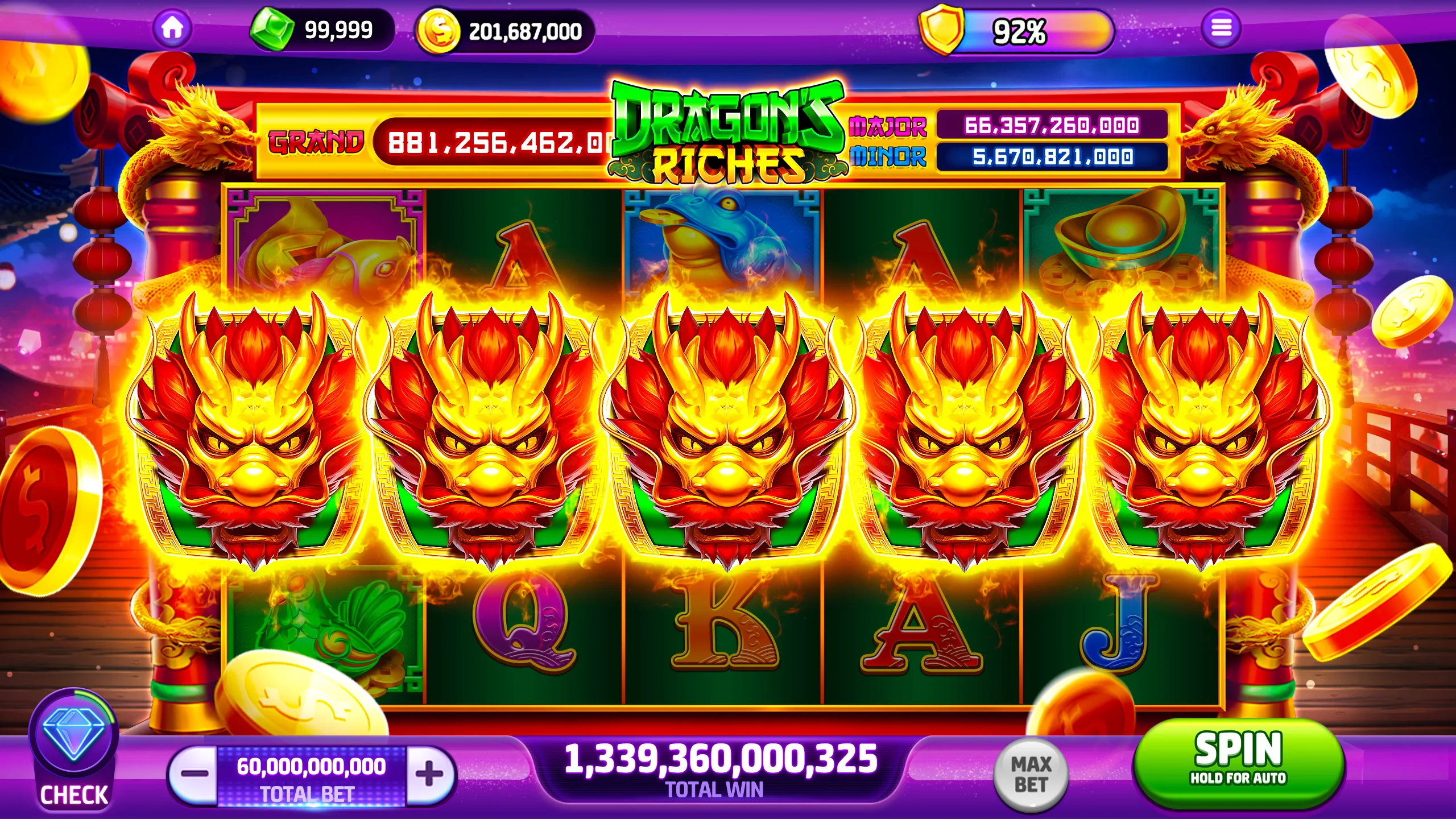
Task: Open the diamond CHECK button
Action: 74,751
